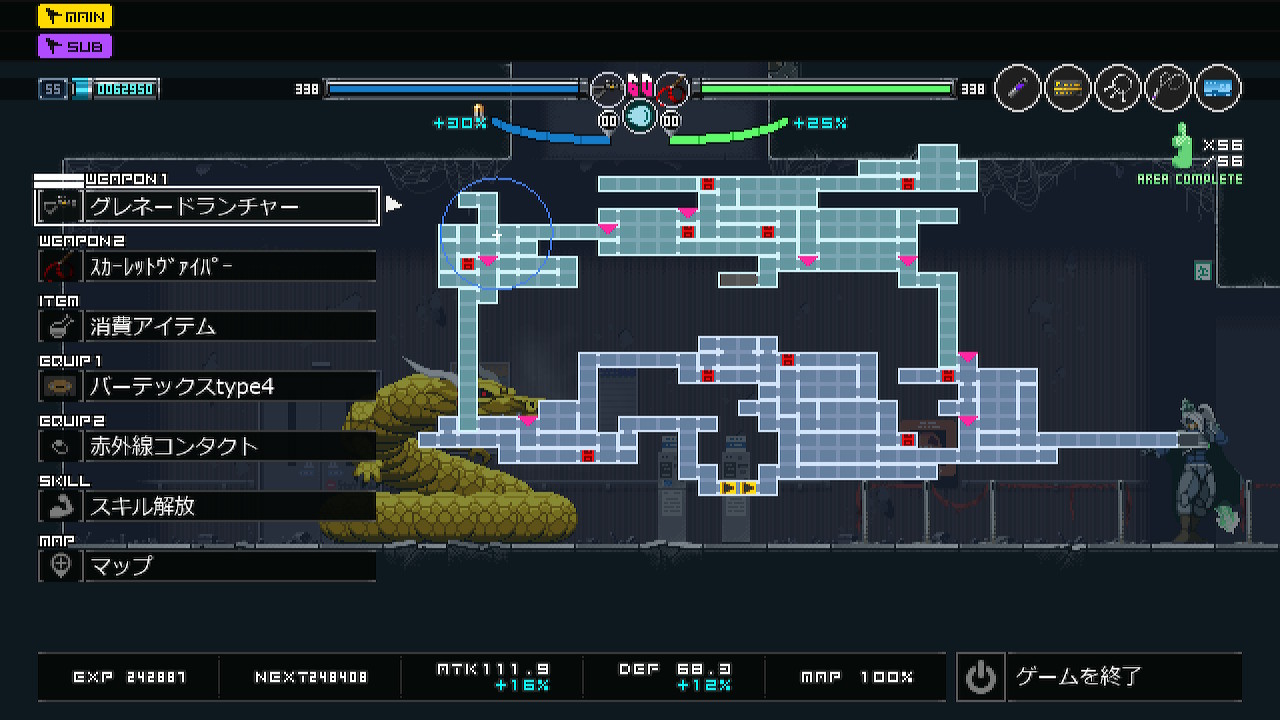Screen dimensions: 1280x720
Task: Select the purple syringe item icon
Action: tap(1018, 89)
